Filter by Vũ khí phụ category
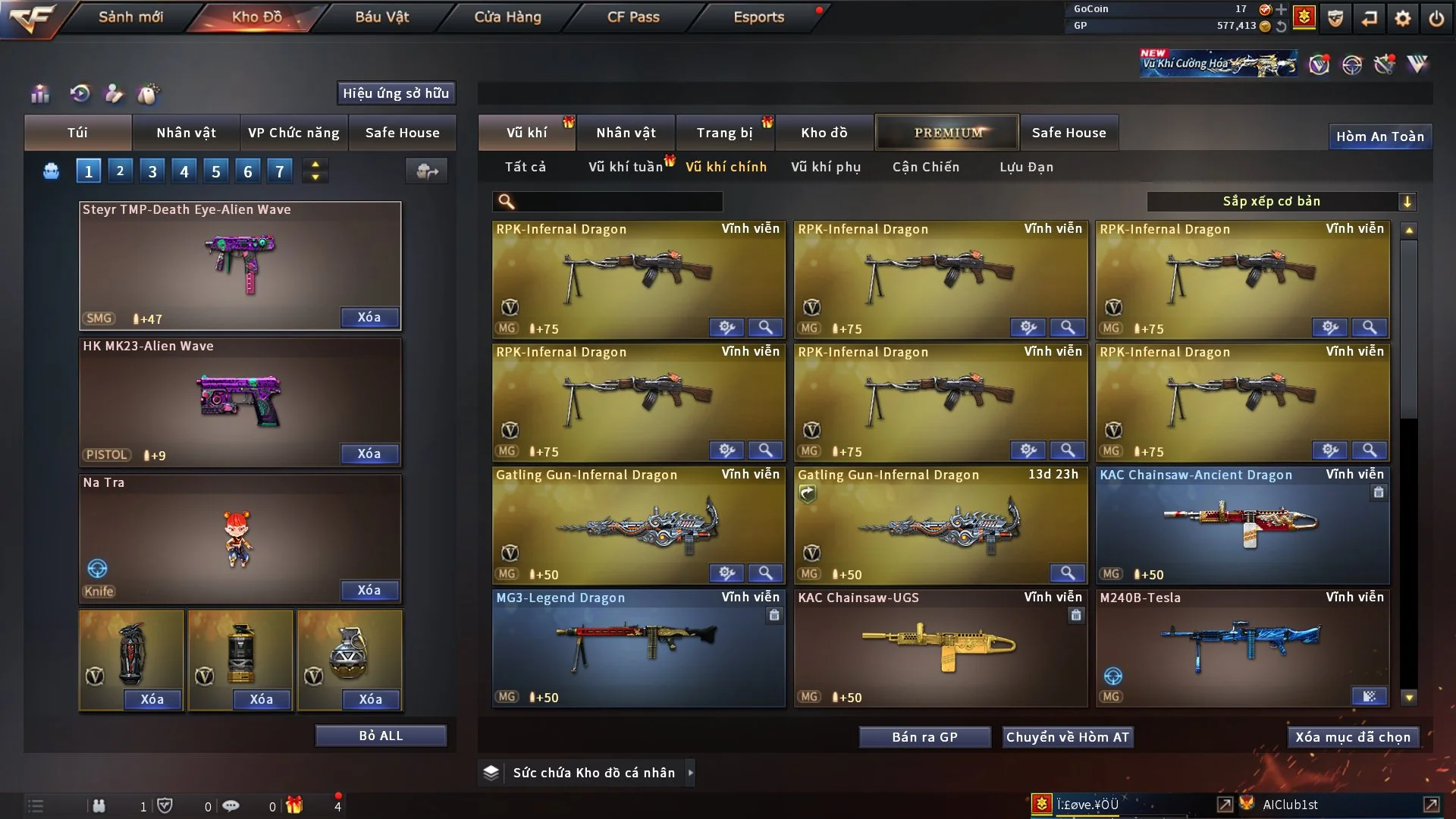Viewport: 1456px width, 819px height. [826, 167]
